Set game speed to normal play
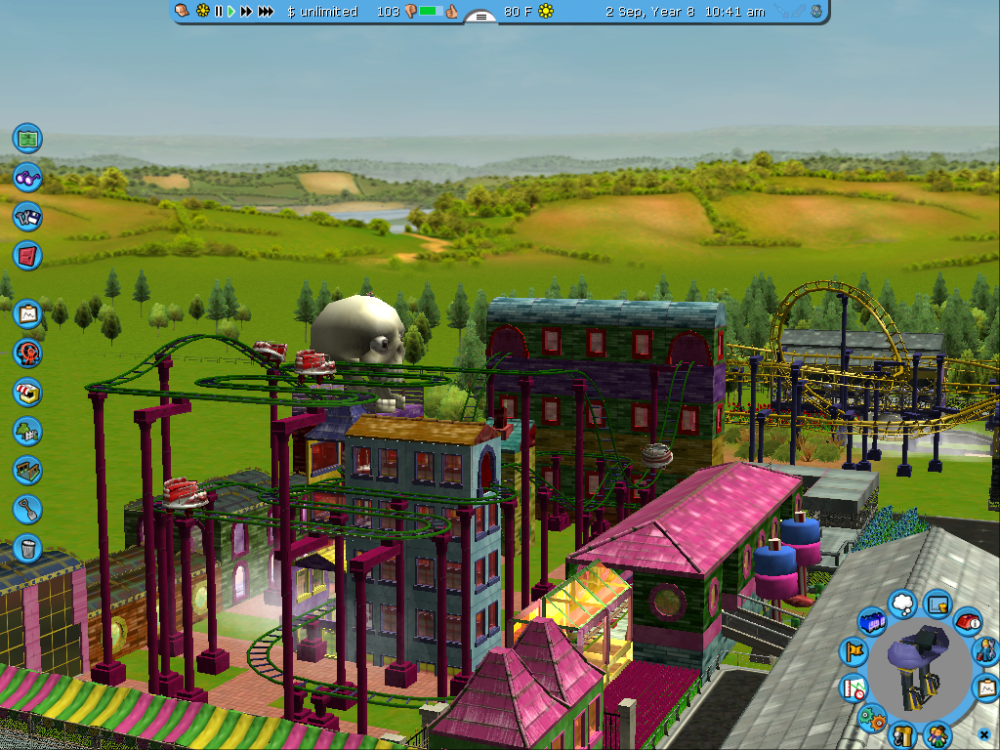The height and width of the screenshot is (750, 1000). [231, 11]
